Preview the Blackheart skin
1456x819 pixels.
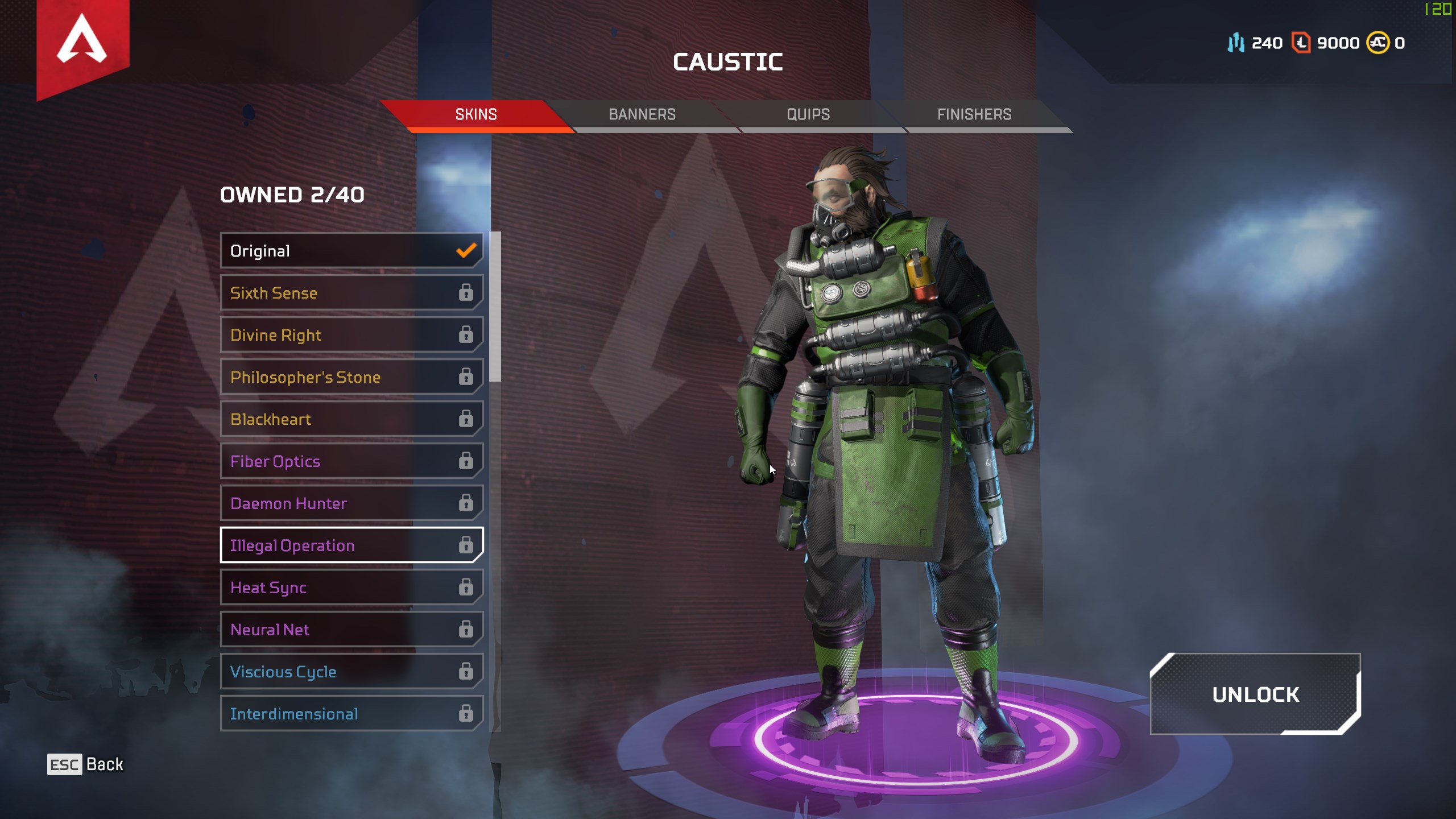(x=351, y=419)
